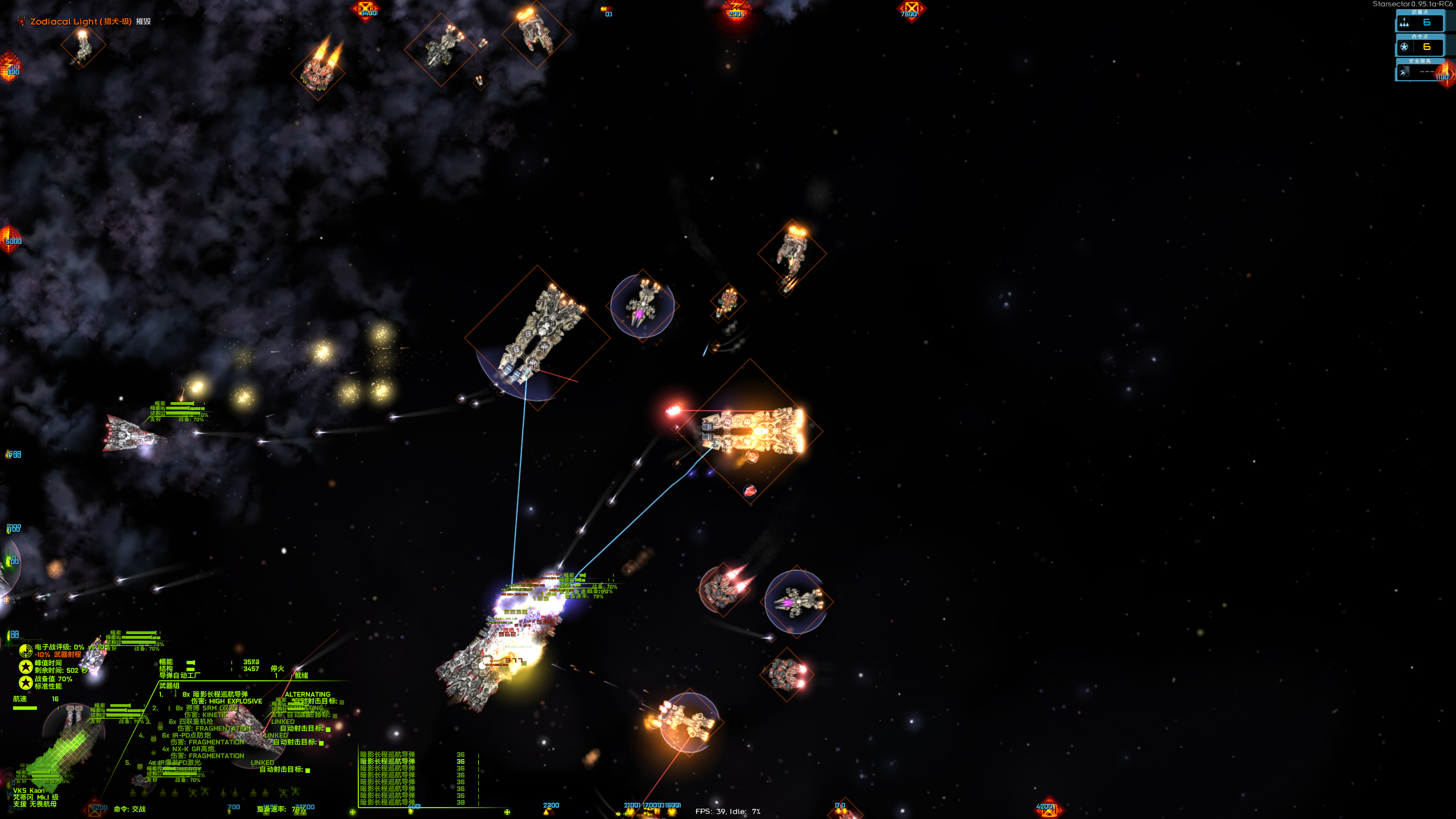Select weapon group 1, 暗影长程巡航导弹
This screenshot has width=1456, height=819.
220,694
